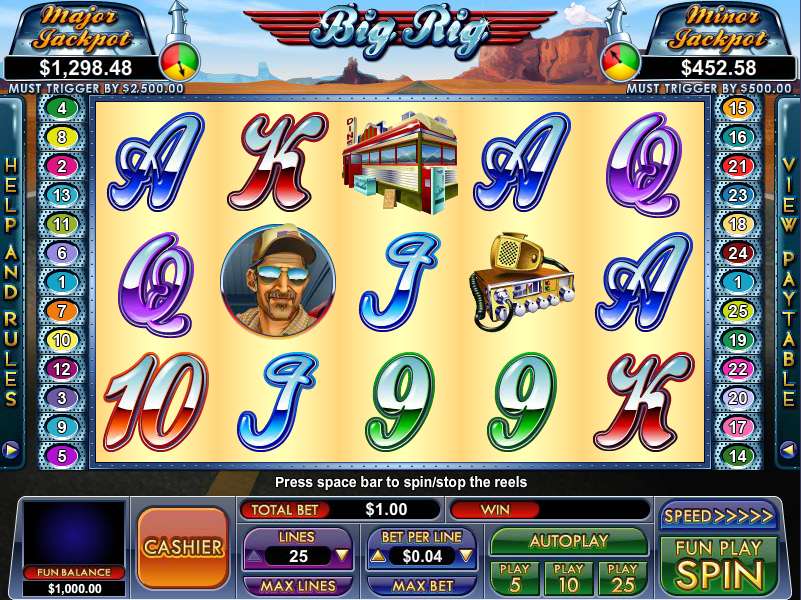Choose Play 5 autoplay spins

[514, 578]
